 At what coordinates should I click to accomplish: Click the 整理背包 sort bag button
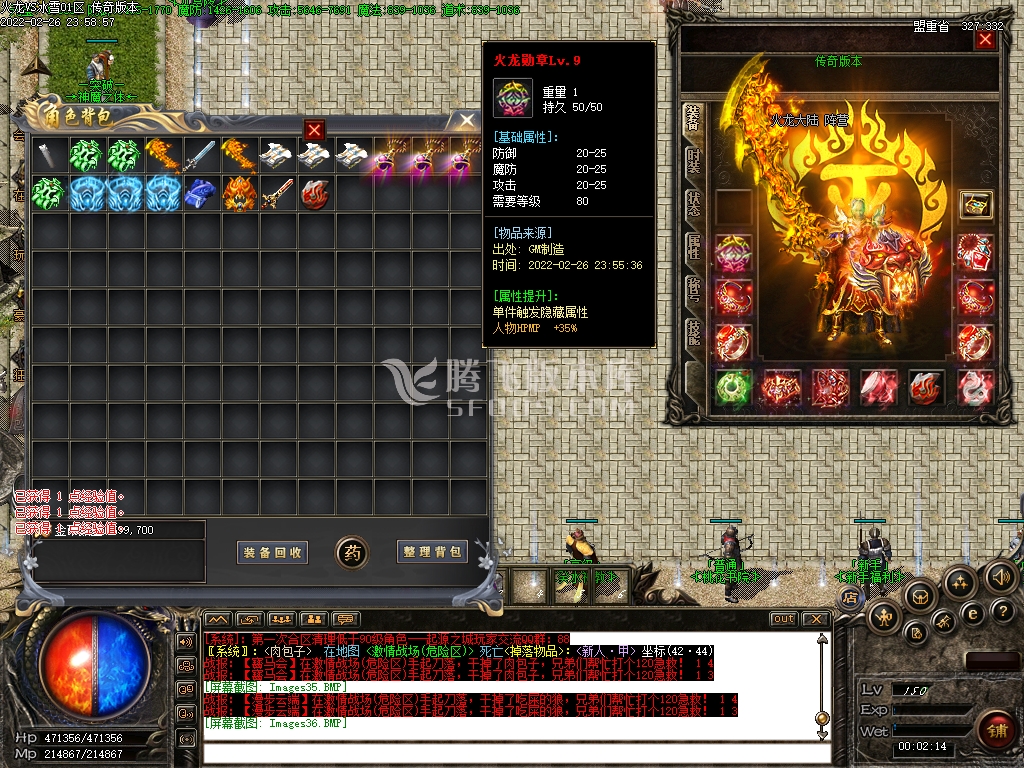point(432,552)
